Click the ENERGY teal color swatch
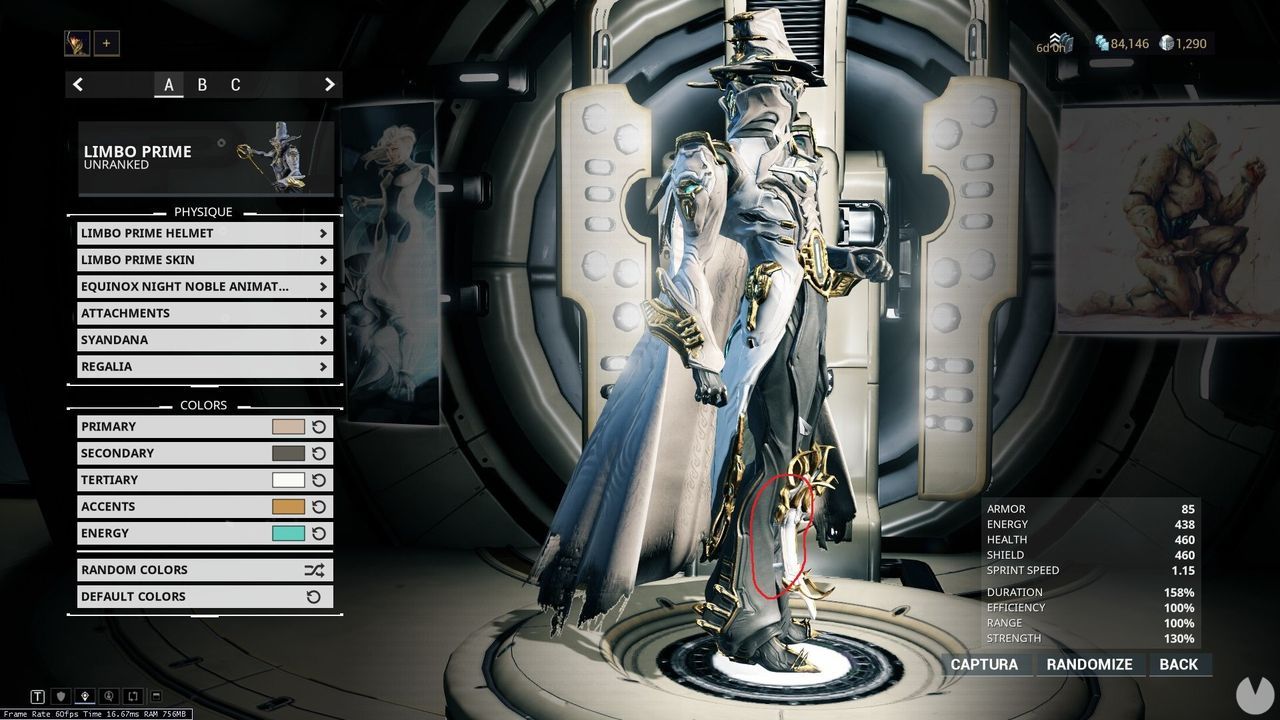 [286, 533]
